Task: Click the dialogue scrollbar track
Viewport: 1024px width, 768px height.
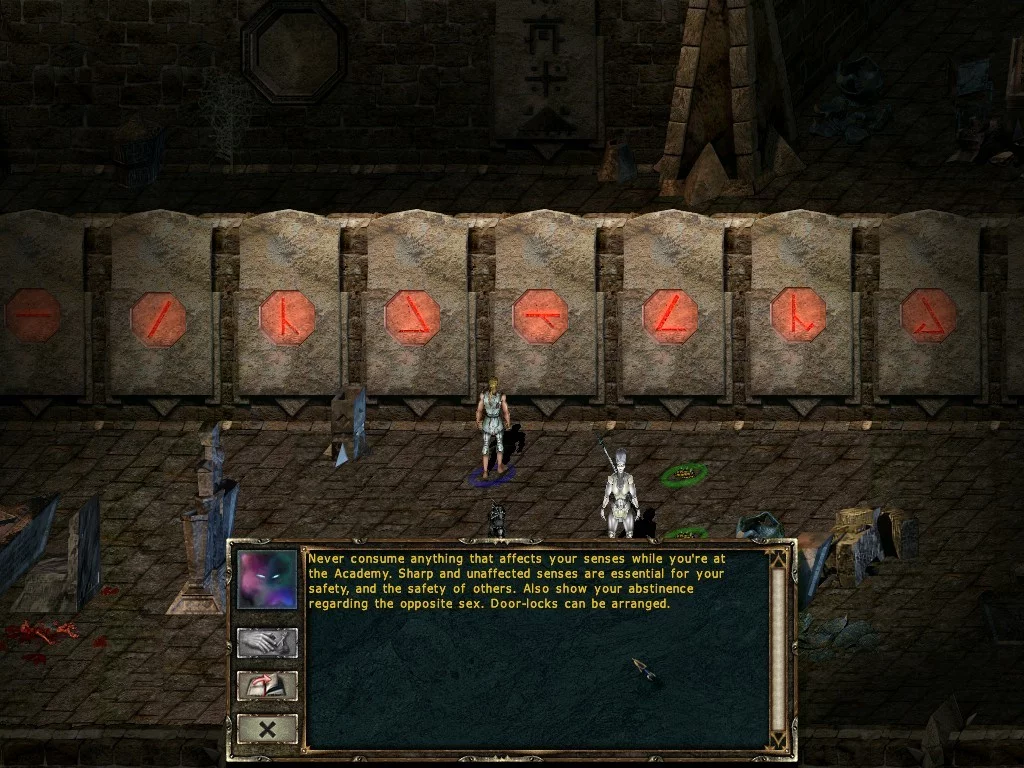Action: 777,650
